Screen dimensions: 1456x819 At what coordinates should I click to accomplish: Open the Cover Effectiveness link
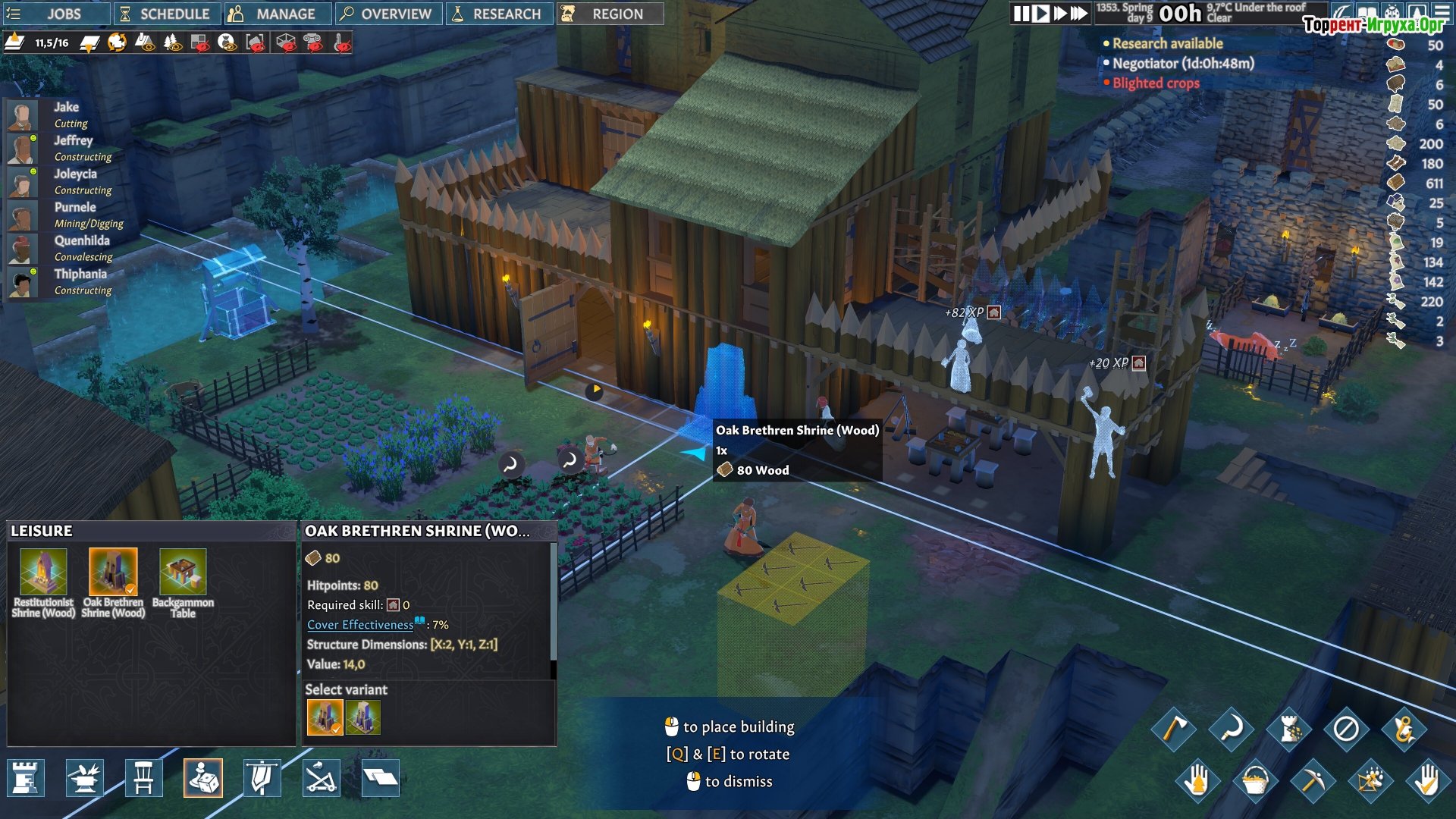[x=360, y=625]
